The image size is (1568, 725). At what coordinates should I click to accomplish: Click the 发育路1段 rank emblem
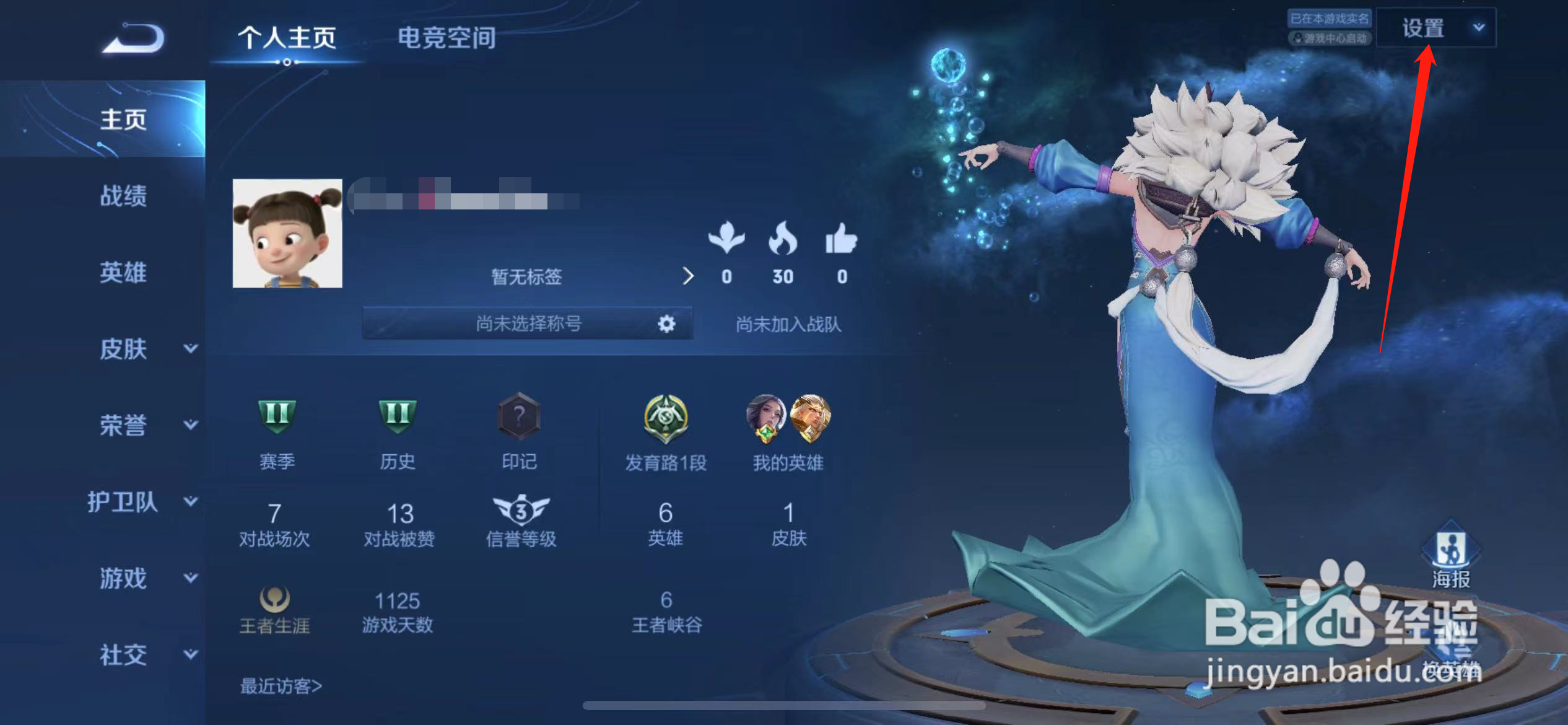point(666,416)
